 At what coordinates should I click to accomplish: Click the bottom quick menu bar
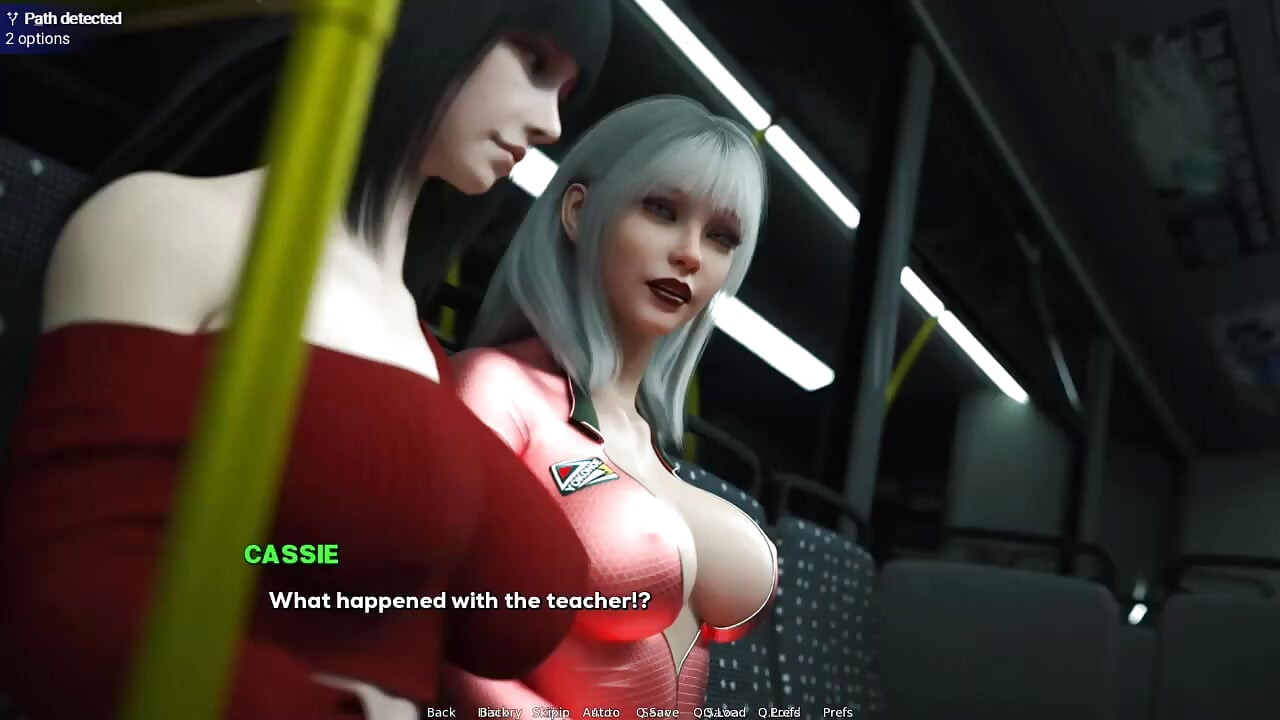[x=640, y=712]
